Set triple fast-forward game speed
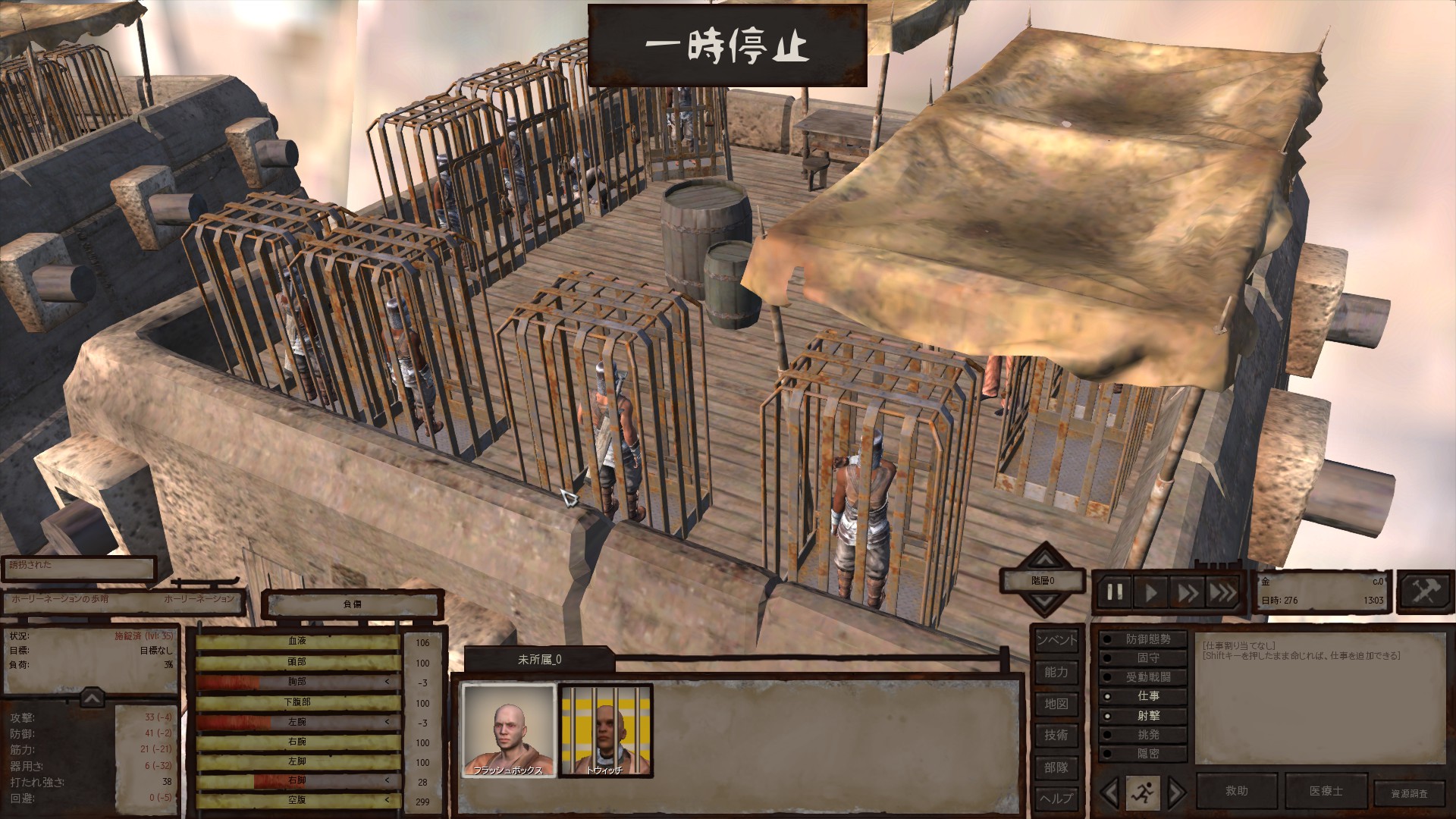 tap(1222, 592)
